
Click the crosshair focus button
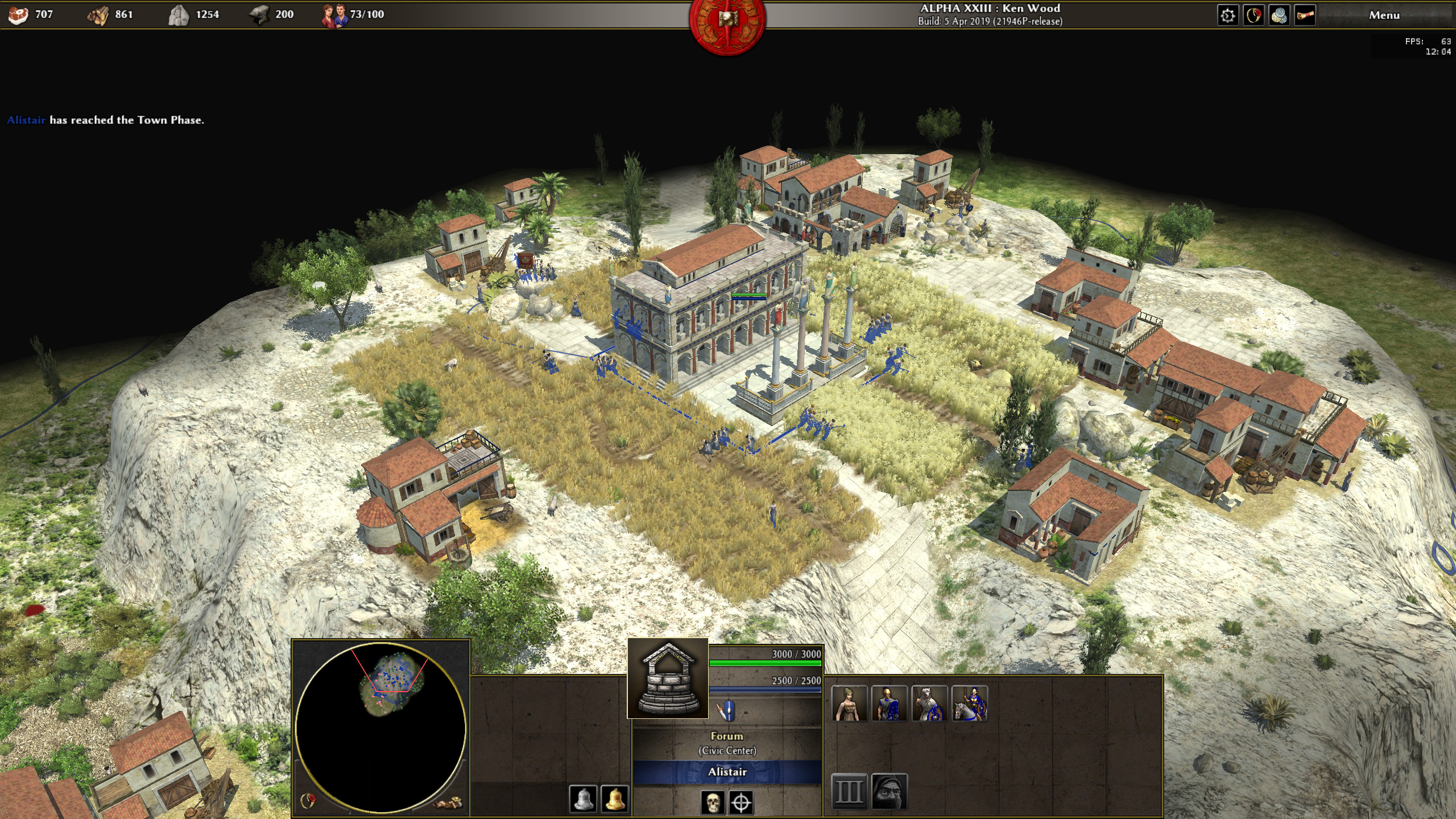coord(741,803)
